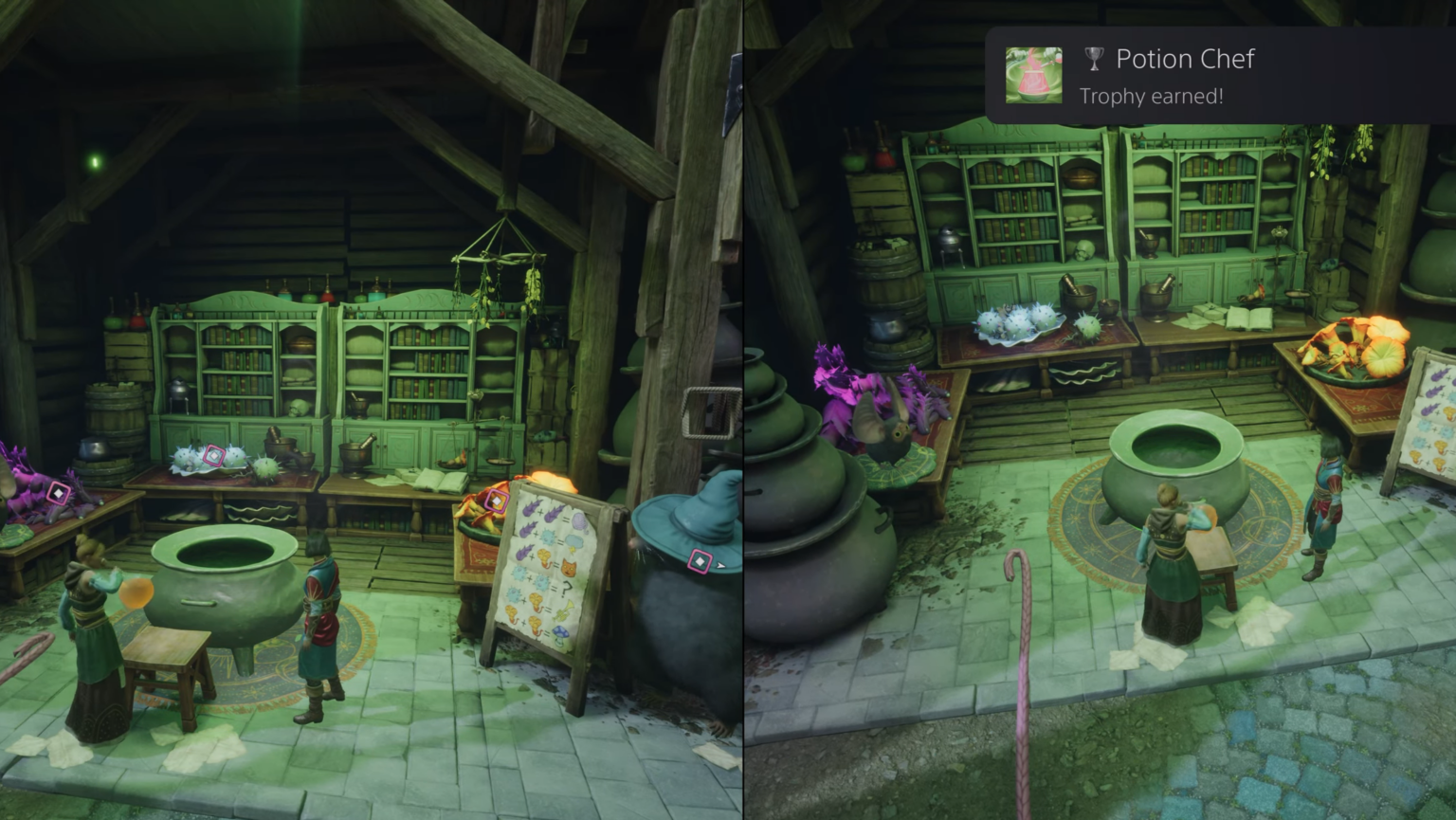Click the thundercloud icon on the recipe sheet
Image resolution: width=1456 pixels, height=820 pixels.
tap(573, 539)
